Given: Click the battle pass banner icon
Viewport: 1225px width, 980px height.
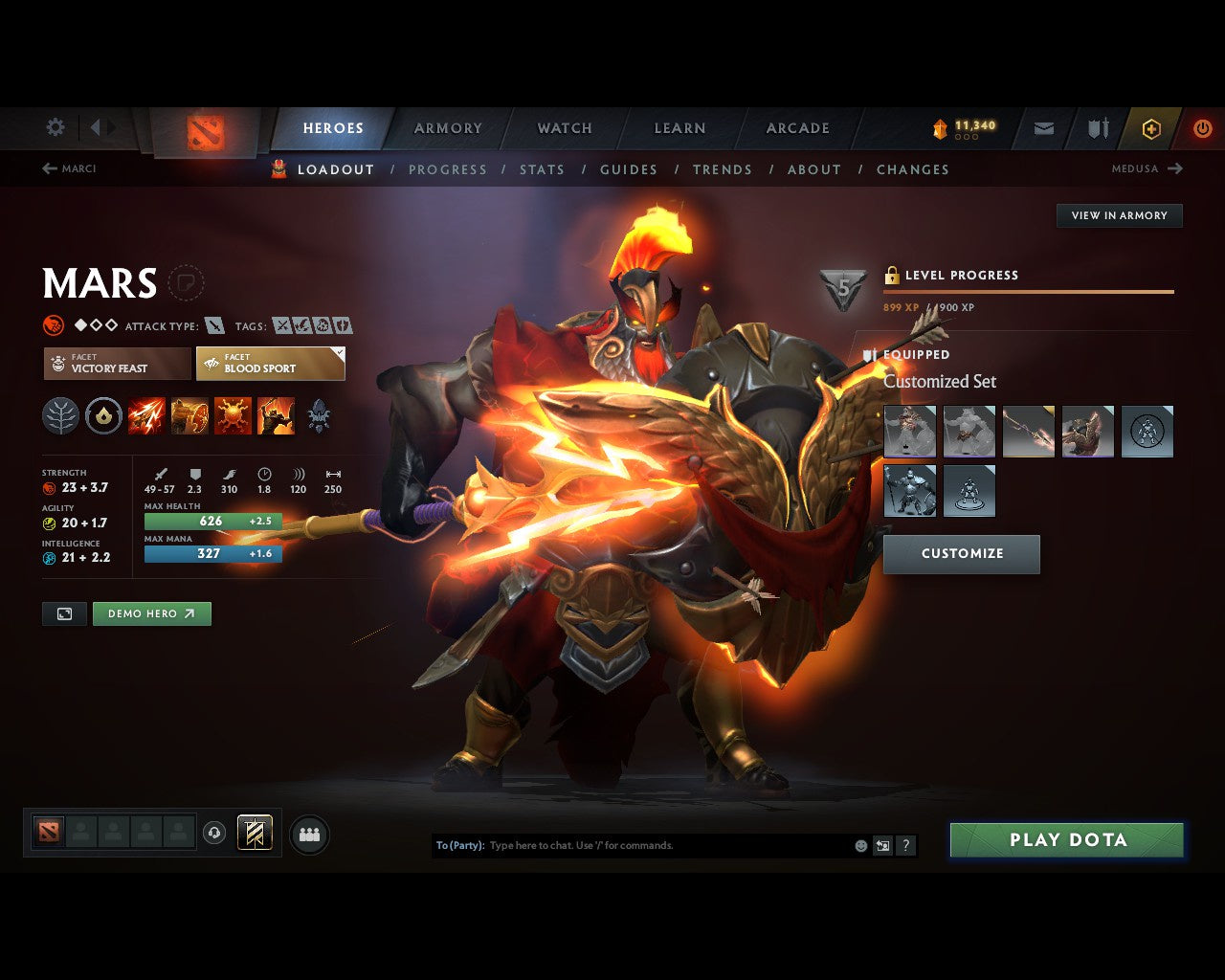Looking at the screenshot, I should coord(254,834).
